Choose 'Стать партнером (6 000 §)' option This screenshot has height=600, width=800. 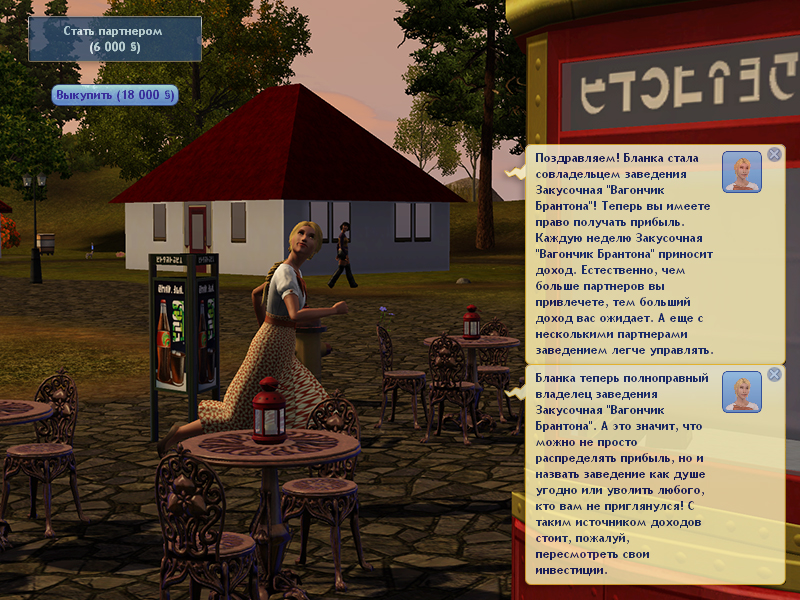pos(113,38)
